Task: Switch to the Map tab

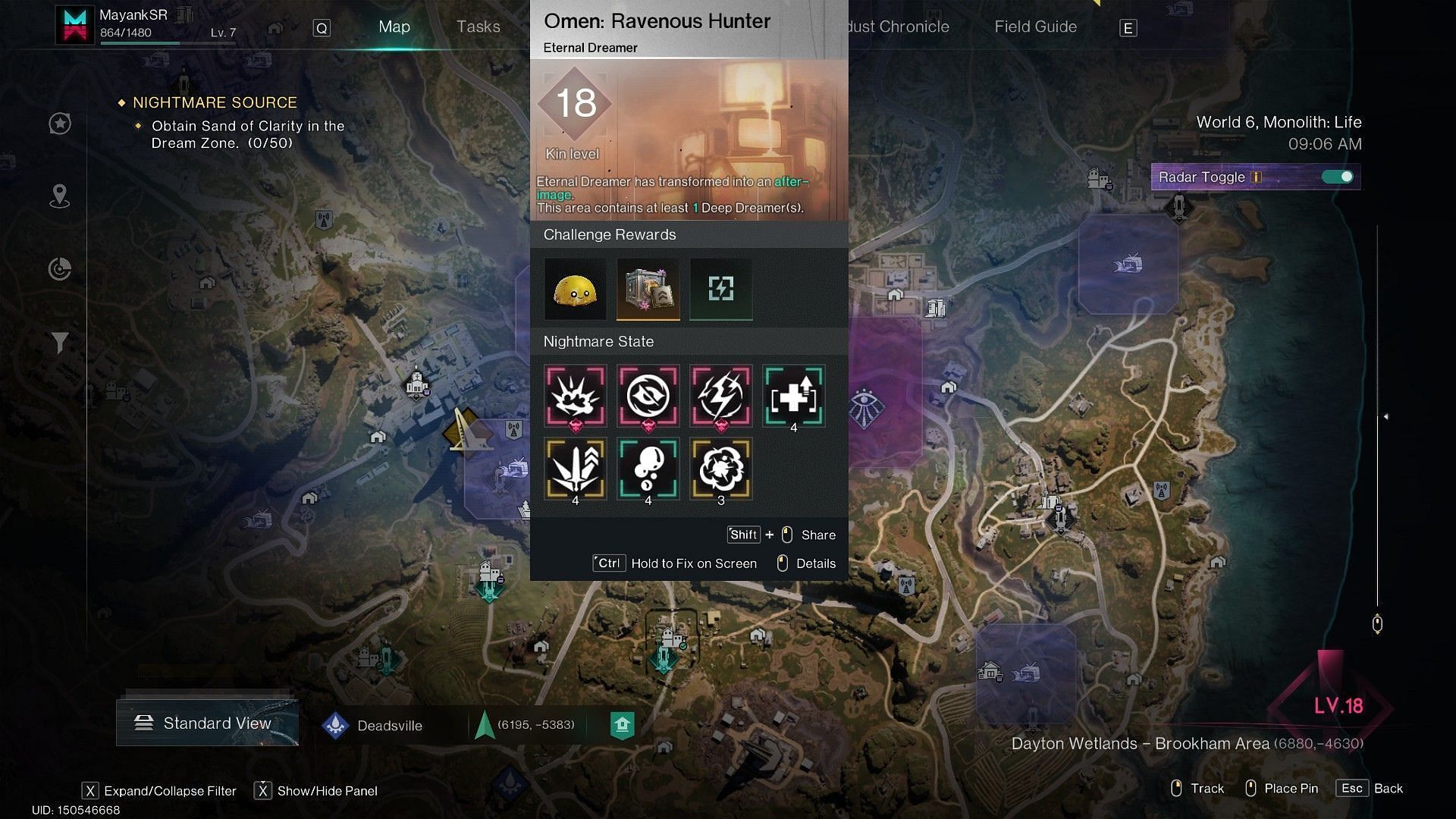Action: tap(394, 27)
